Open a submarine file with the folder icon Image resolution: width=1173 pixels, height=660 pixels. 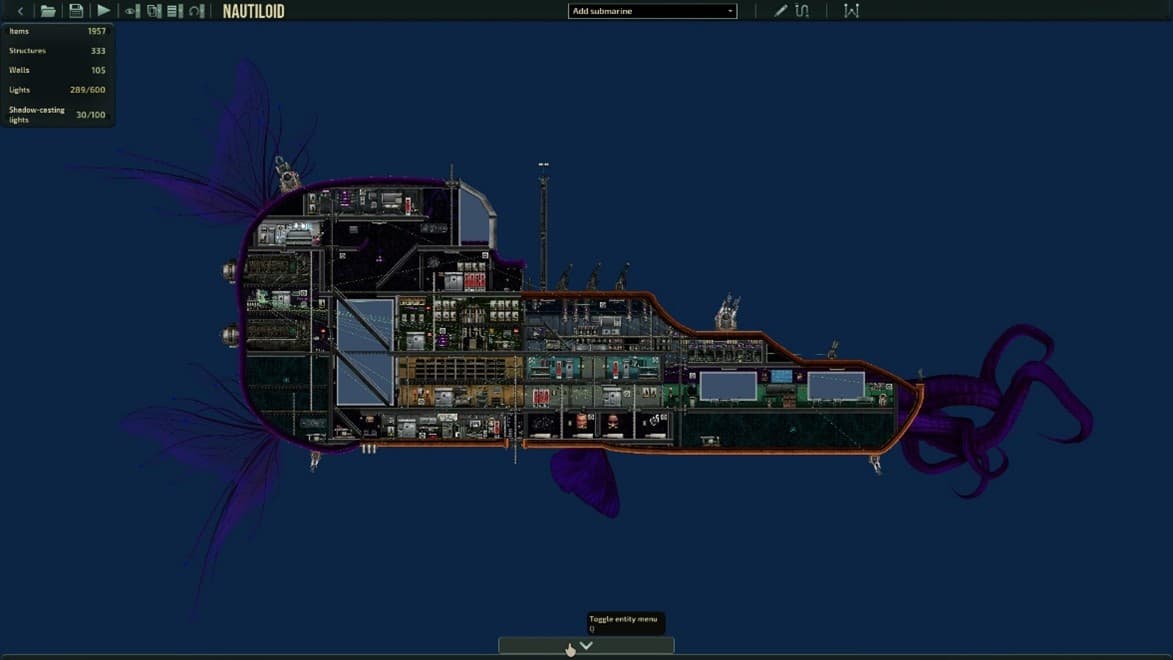[x=48, y=11]
